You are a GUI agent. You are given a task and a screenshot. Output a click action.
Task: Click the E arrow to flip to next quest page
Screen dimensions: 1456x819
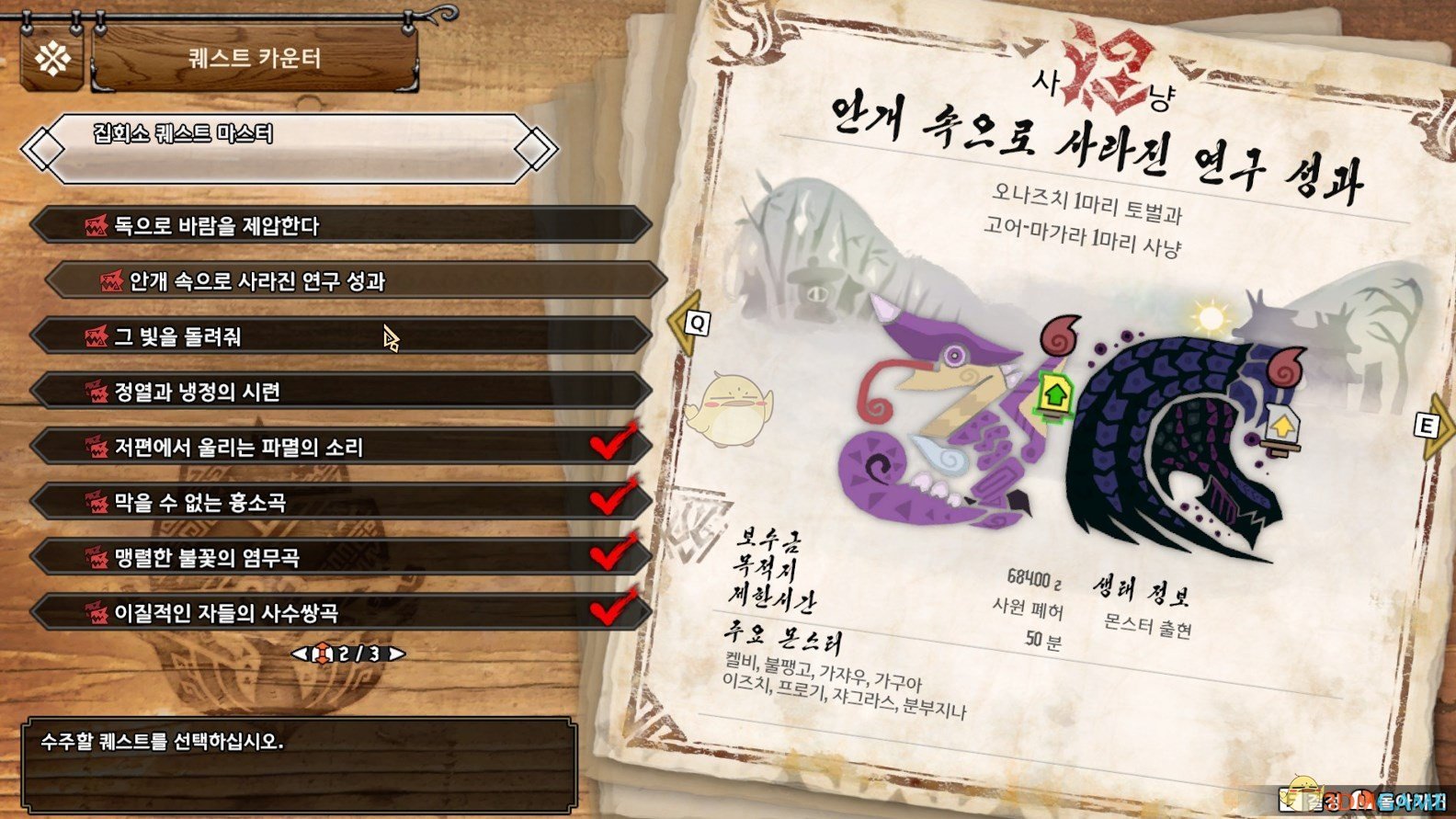1428,426
